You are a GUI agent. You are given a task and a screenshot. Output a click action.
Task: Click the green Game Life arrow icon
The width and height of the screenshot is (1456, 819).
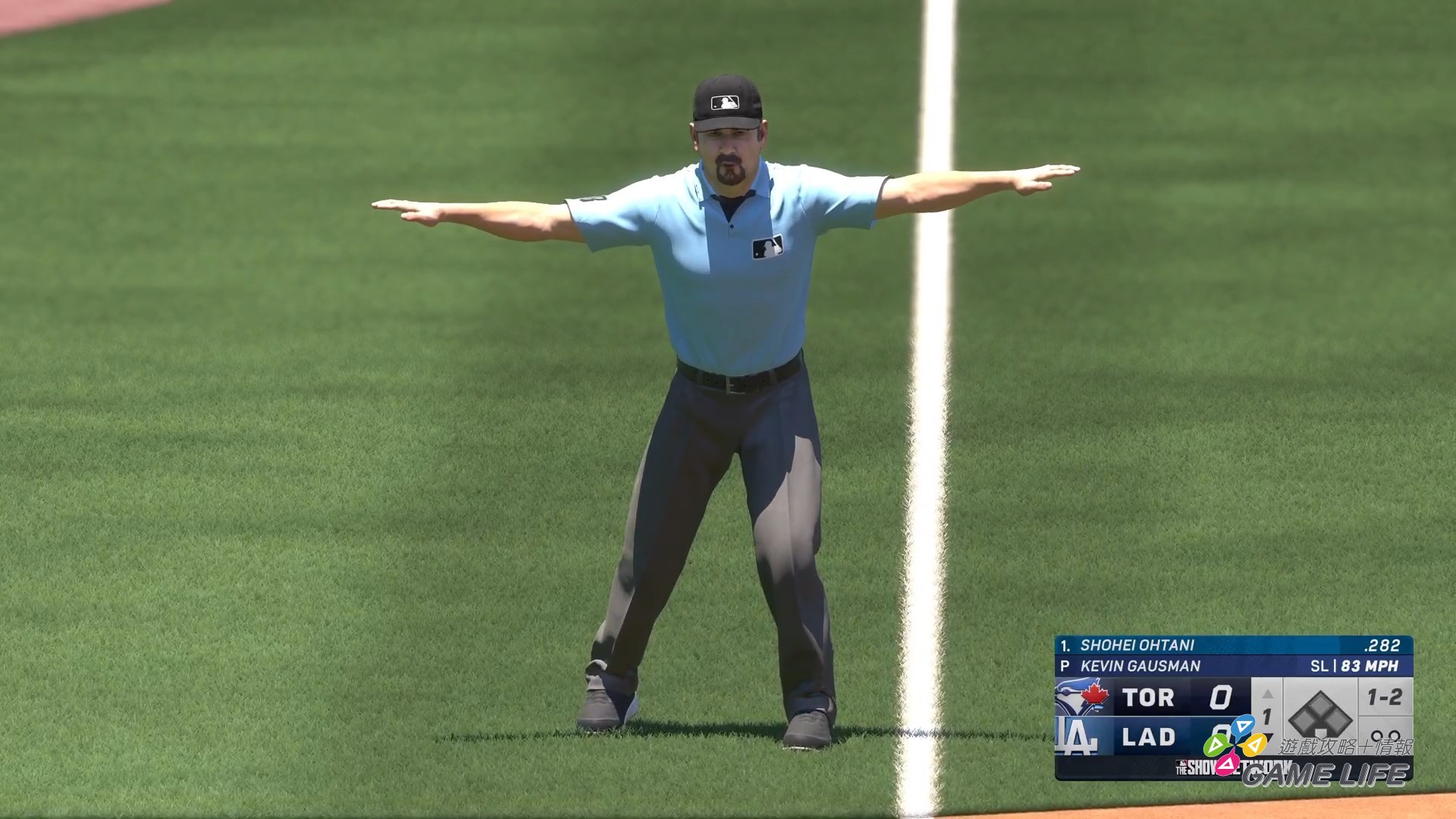click(x=1216, y=745)
